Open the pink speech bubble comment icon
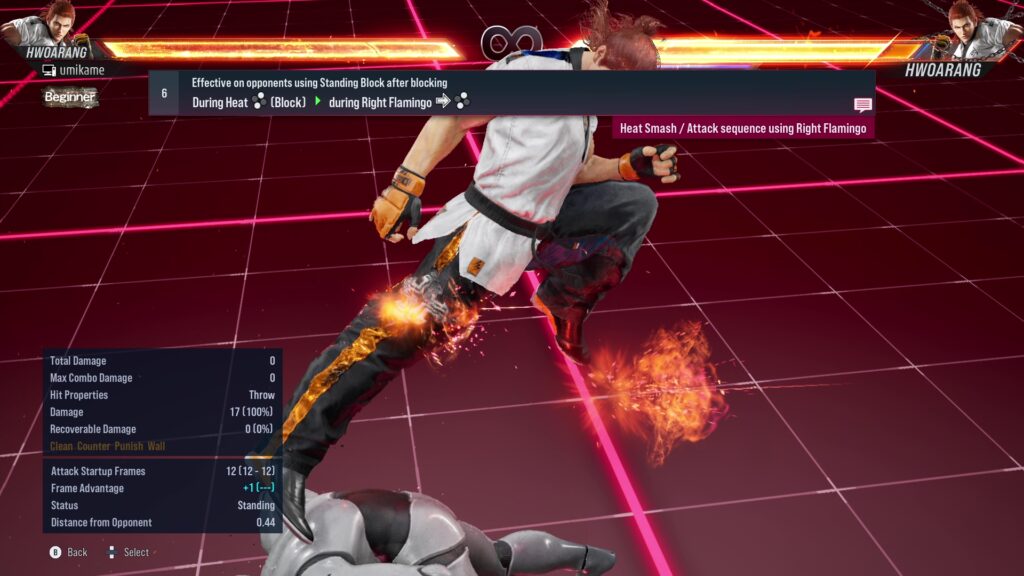The width and height of the screenshot is (1024, 576). 862,104
